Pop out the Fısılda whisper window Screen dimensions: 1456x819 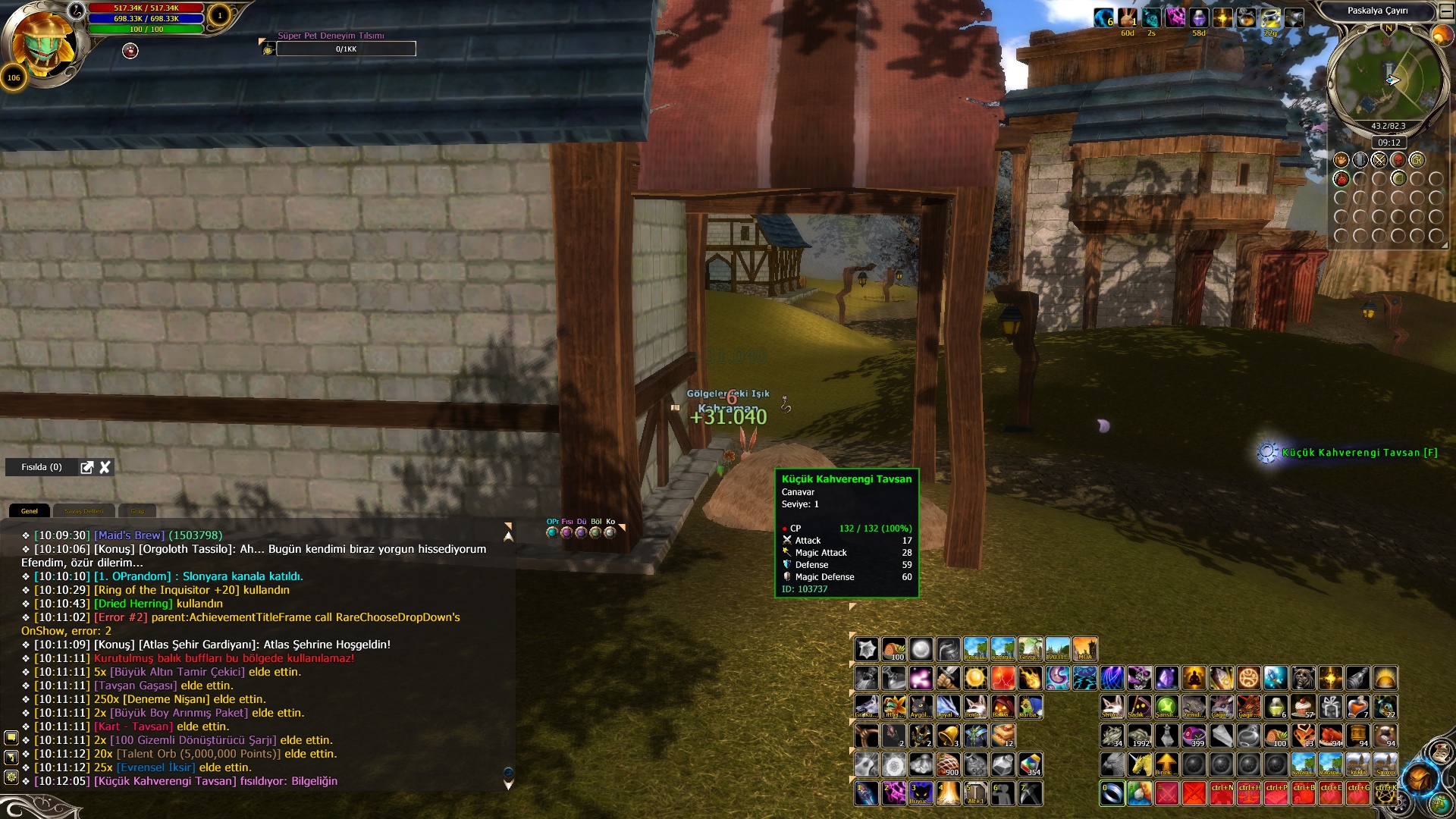(x=87, y=467)
